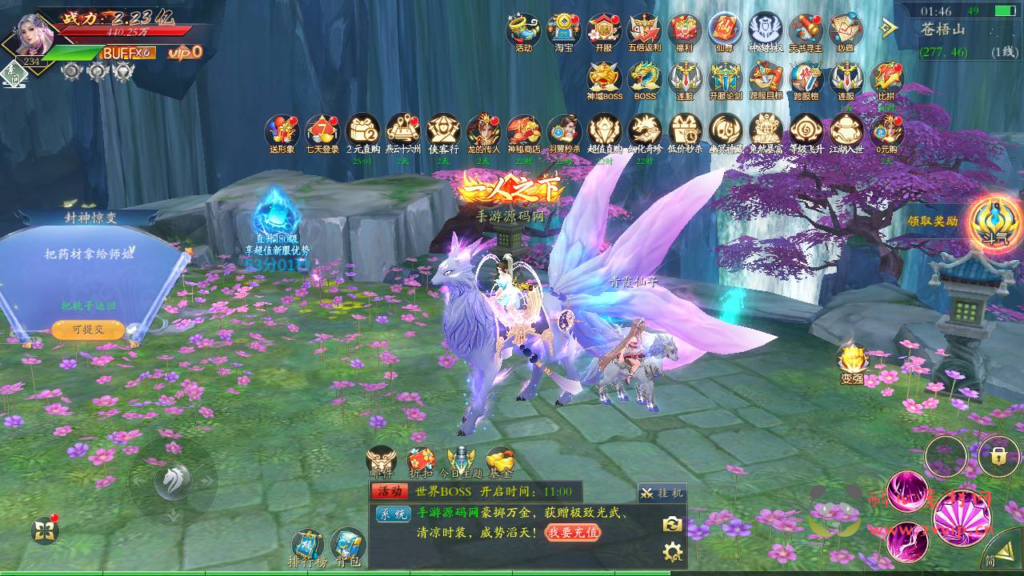
Task: Open the 2元直购 gift icon
Action: (x=362, y=132)
